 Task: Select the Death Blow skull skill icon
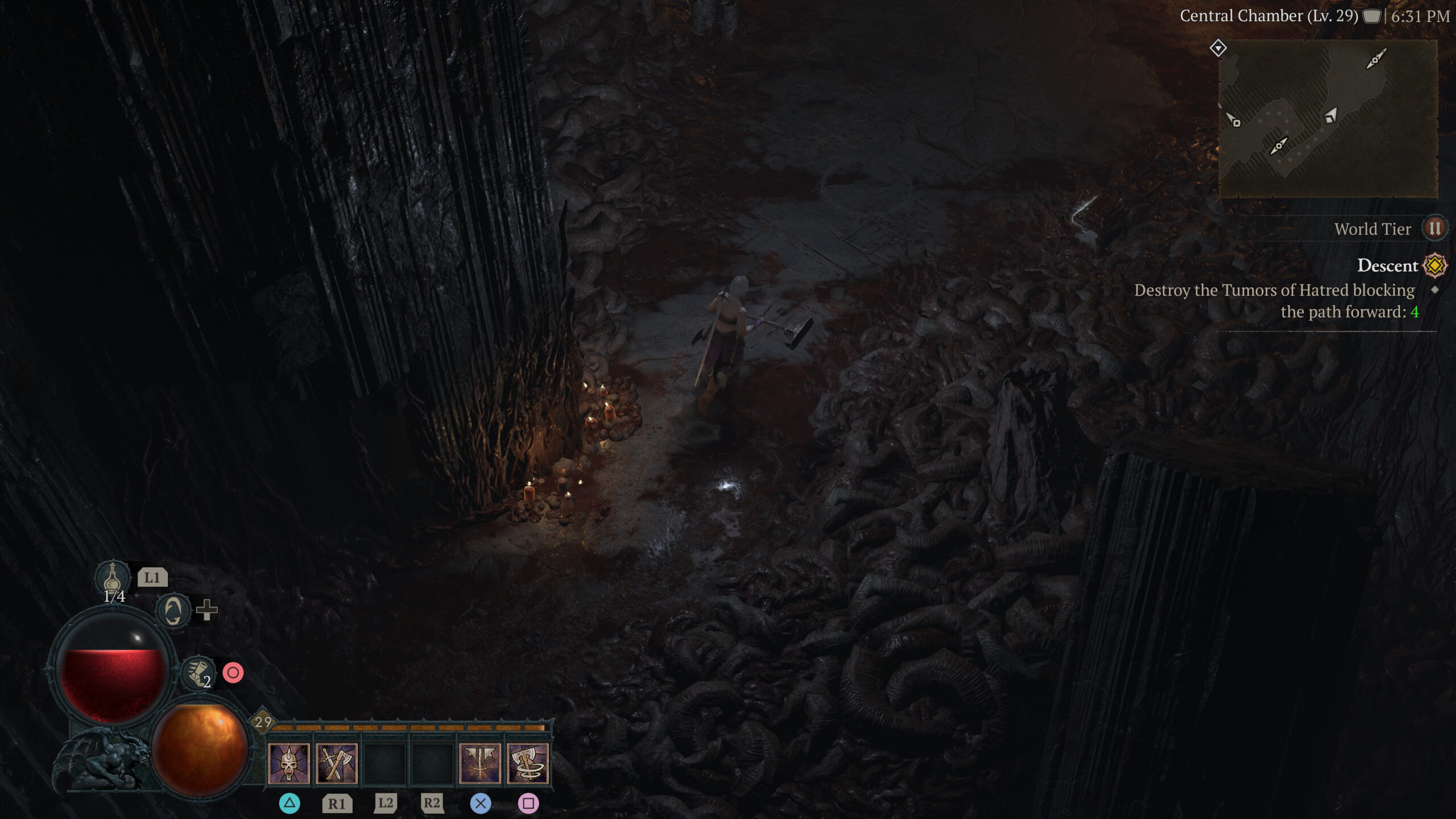[289, 762]
